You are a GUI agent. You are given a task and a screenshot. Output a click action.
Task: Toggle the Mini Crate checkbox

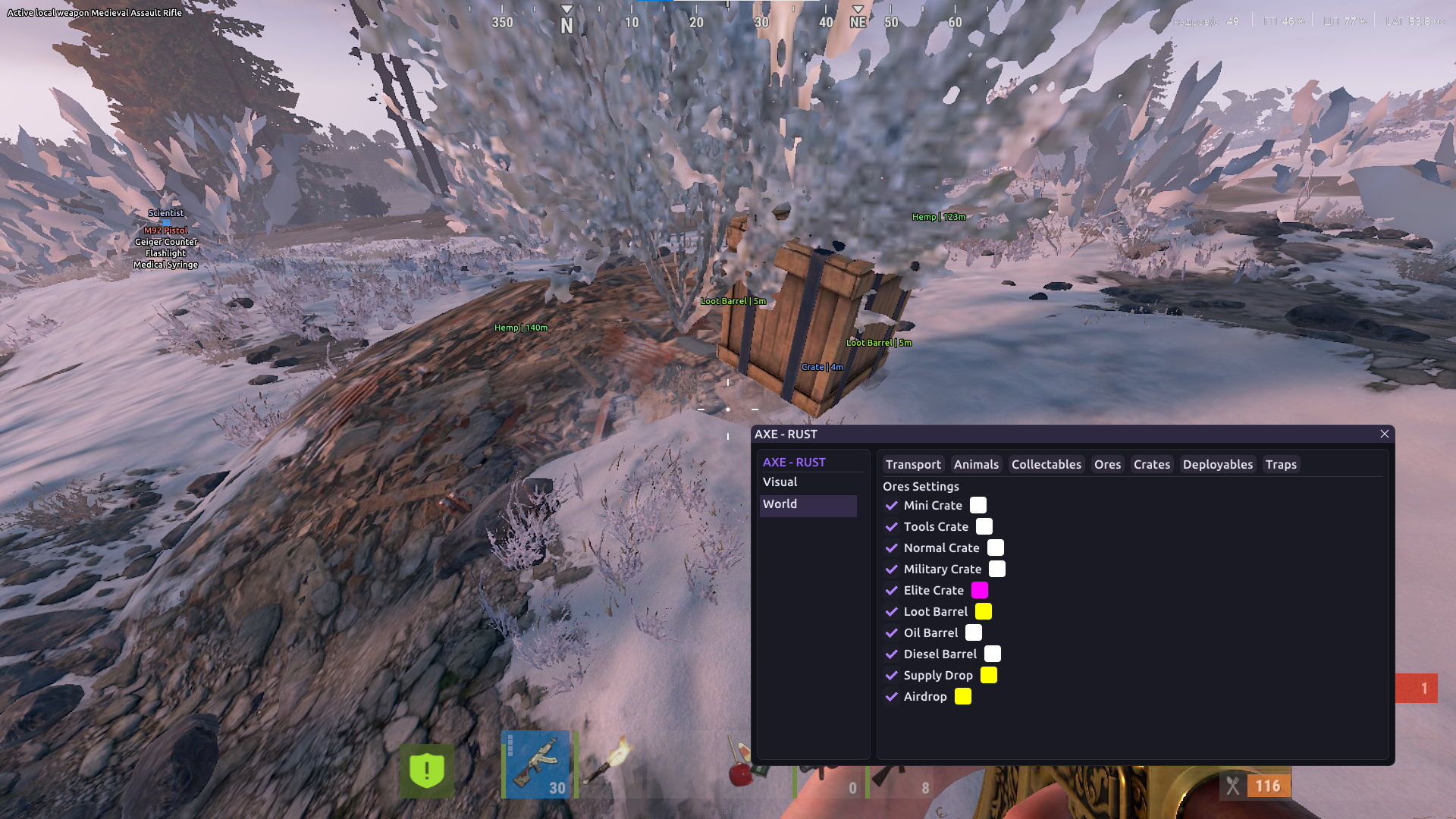click(x=892, y=506)
